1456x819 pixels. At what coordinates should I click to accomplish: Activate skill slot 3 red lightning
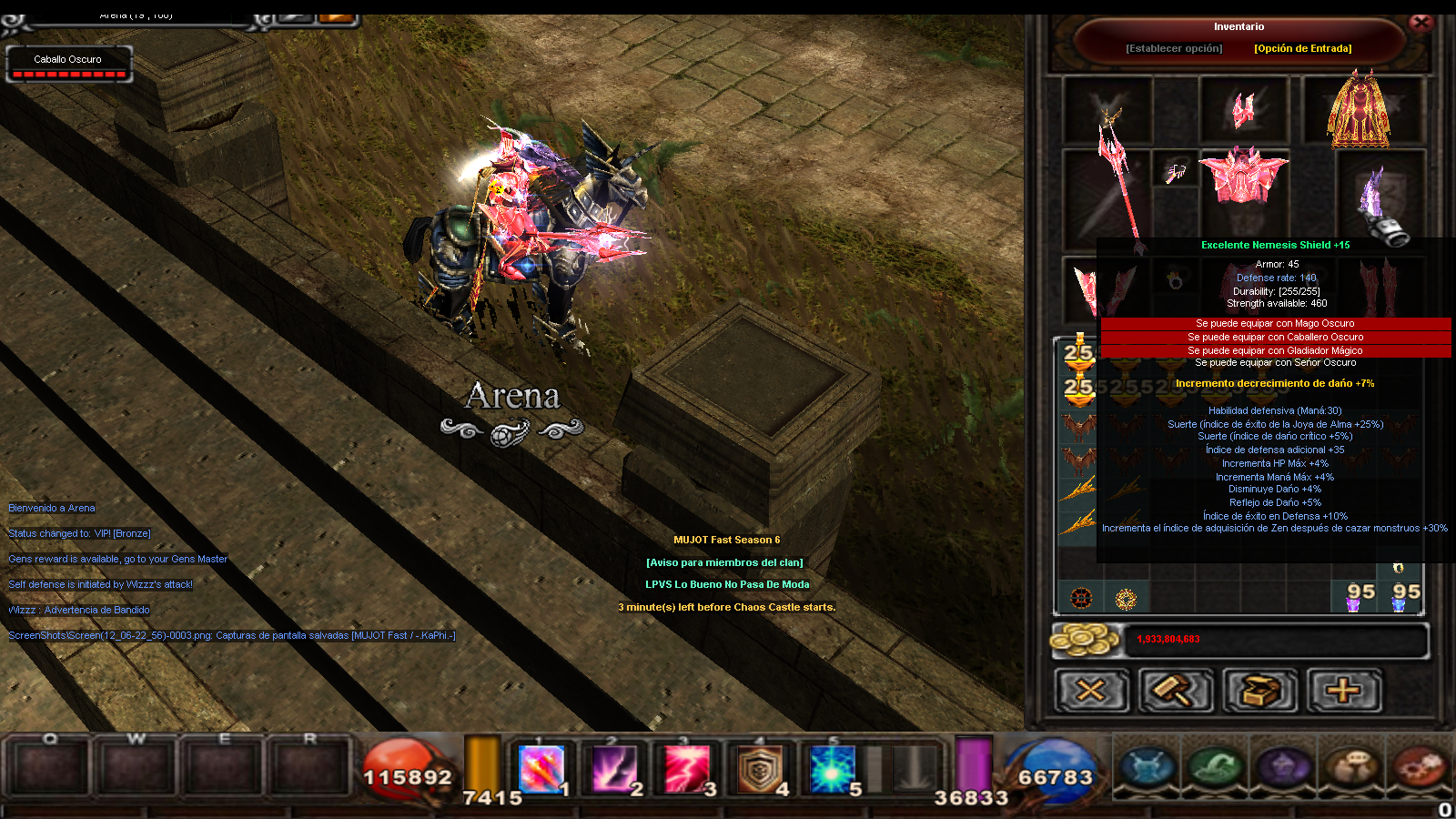click(x=688, y=769)
